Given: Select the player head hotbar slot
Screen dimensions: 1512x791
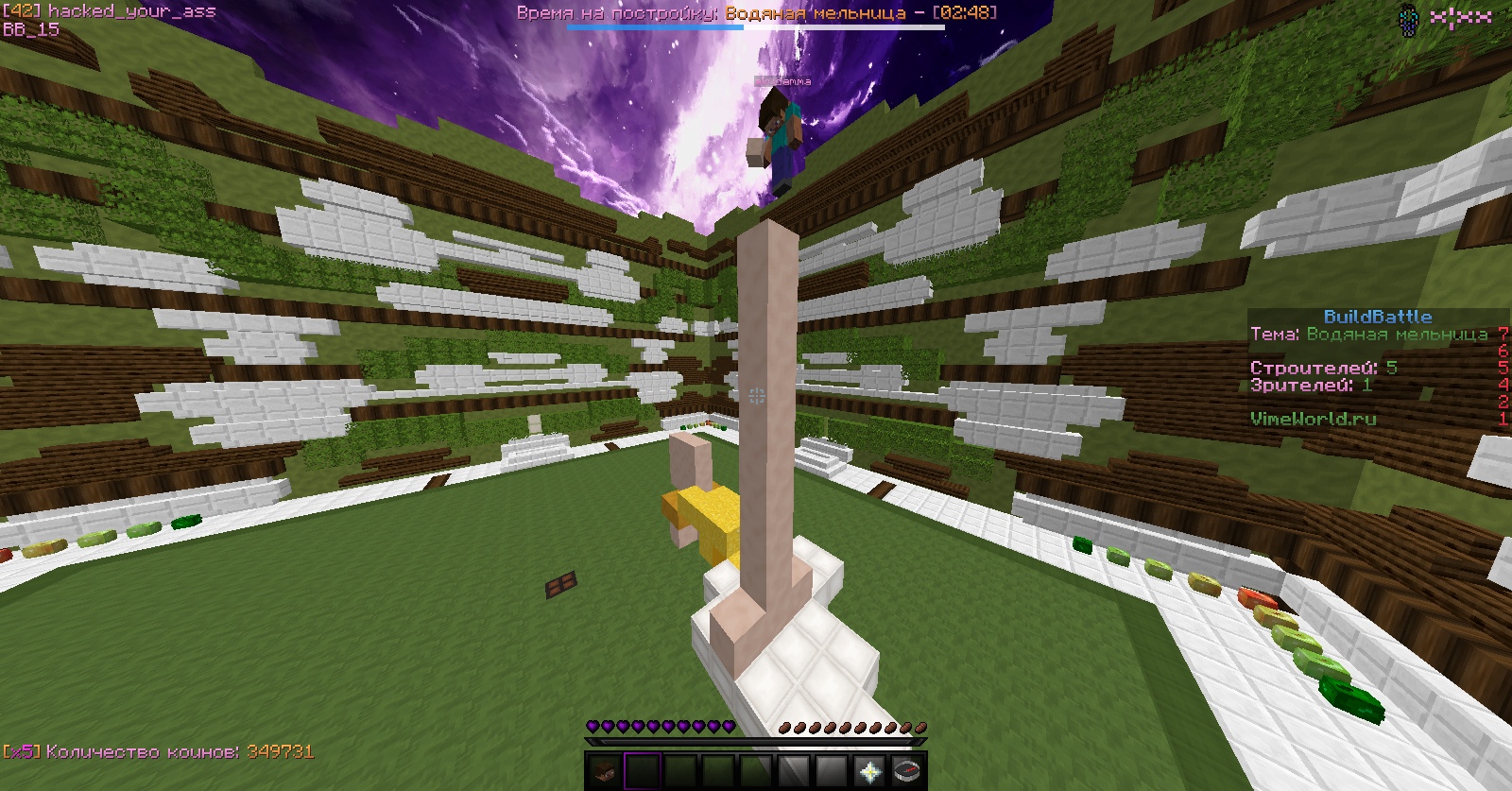Looking at the screenshot, I should [x=604, y=770].
